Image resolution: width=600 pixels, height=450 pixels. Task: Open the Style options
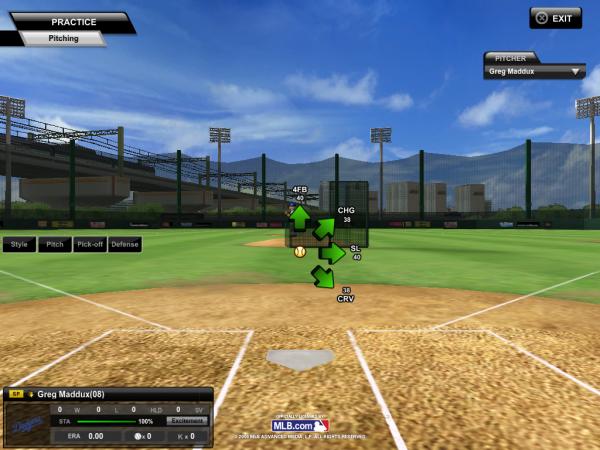coord(19,244)
